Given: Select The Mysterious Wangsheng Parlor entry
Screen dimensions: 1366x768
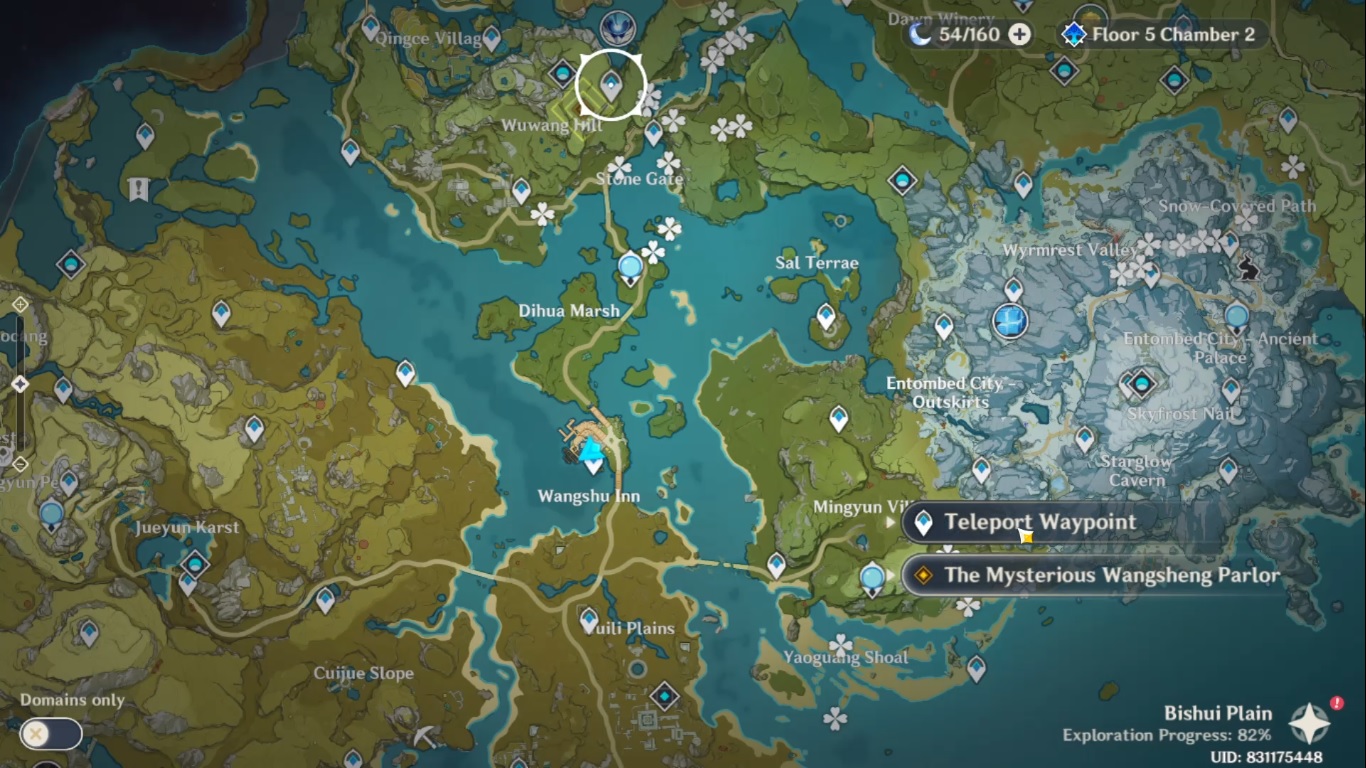Looking at the screenshot, I should (x=1110, y=575).
